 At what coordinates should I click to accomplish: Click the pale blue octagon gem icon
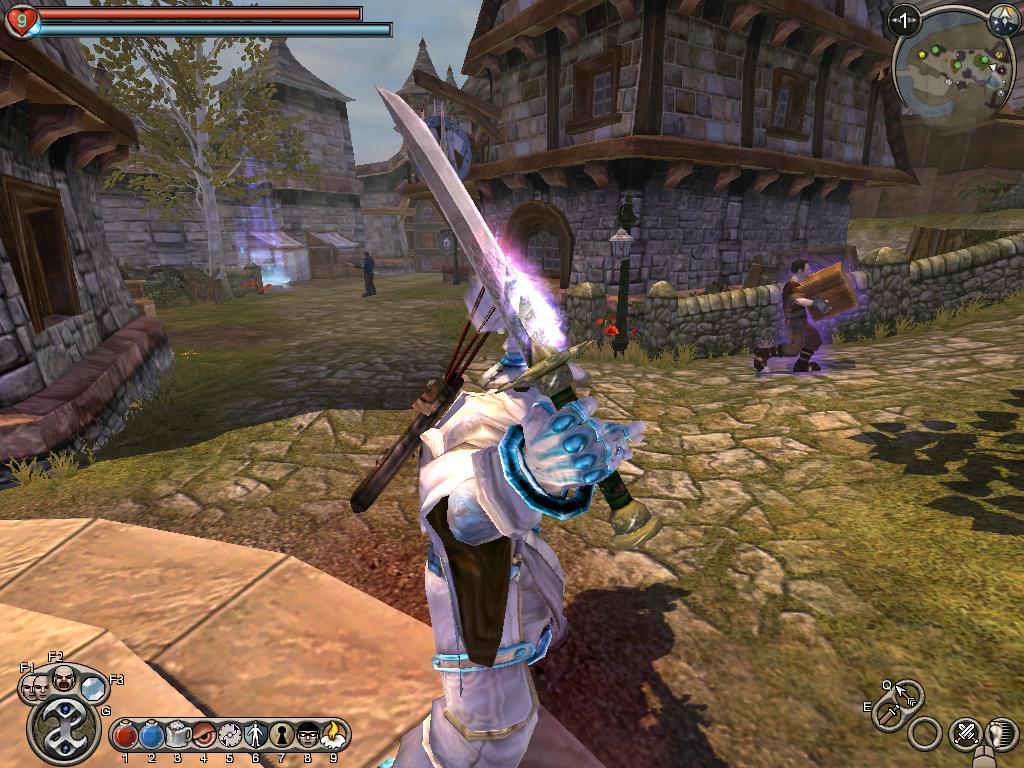[93, 687]
